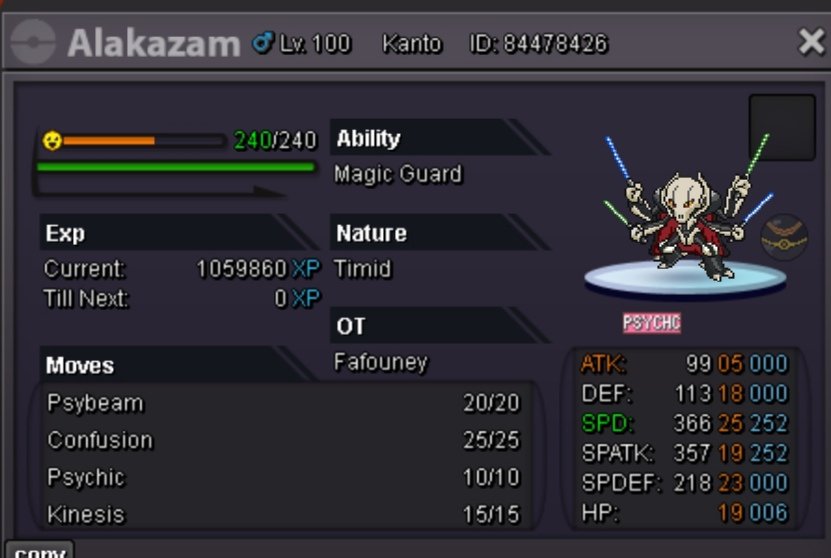This screenshot has height=558, width=831.
Task: Click the Copy button
Action: coord(40,550)
